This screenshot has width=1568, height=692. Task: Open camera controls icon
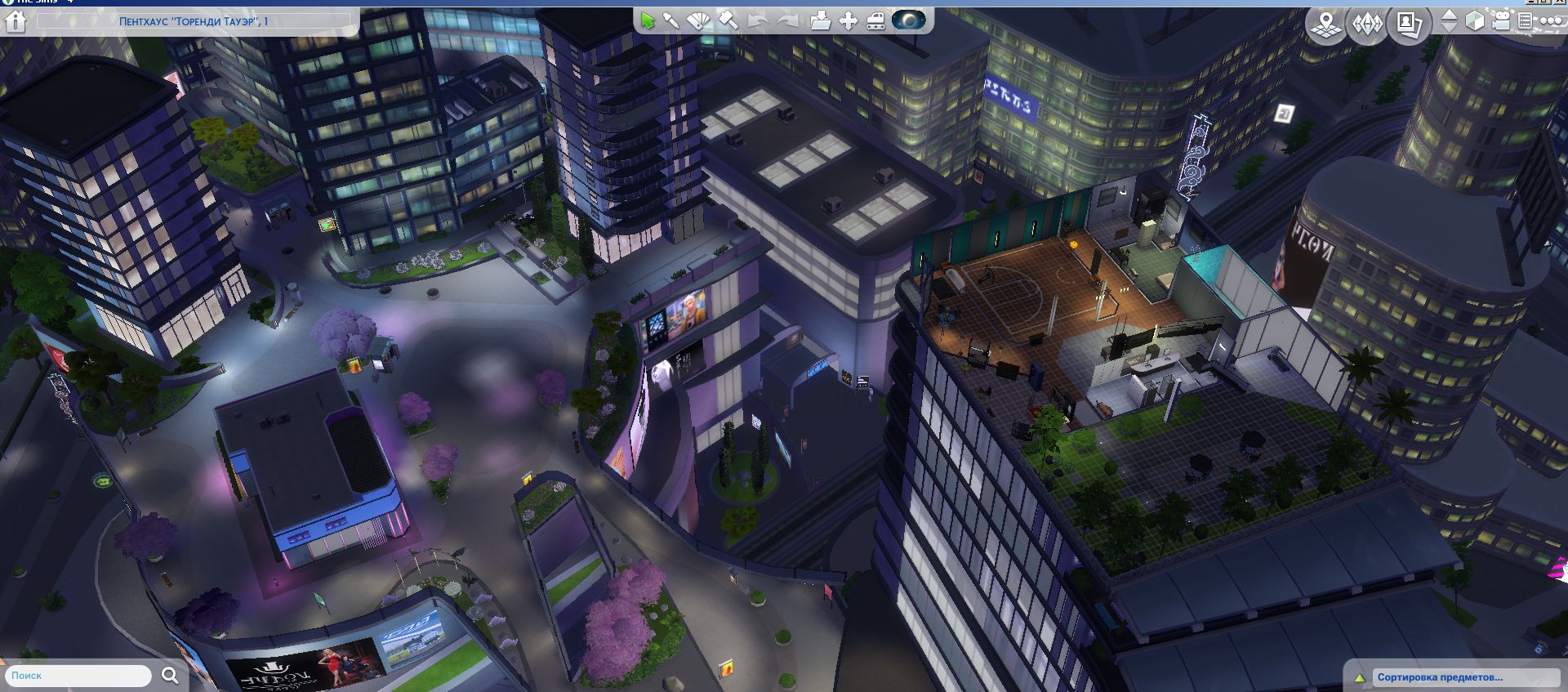click(x=1501, y=21)
